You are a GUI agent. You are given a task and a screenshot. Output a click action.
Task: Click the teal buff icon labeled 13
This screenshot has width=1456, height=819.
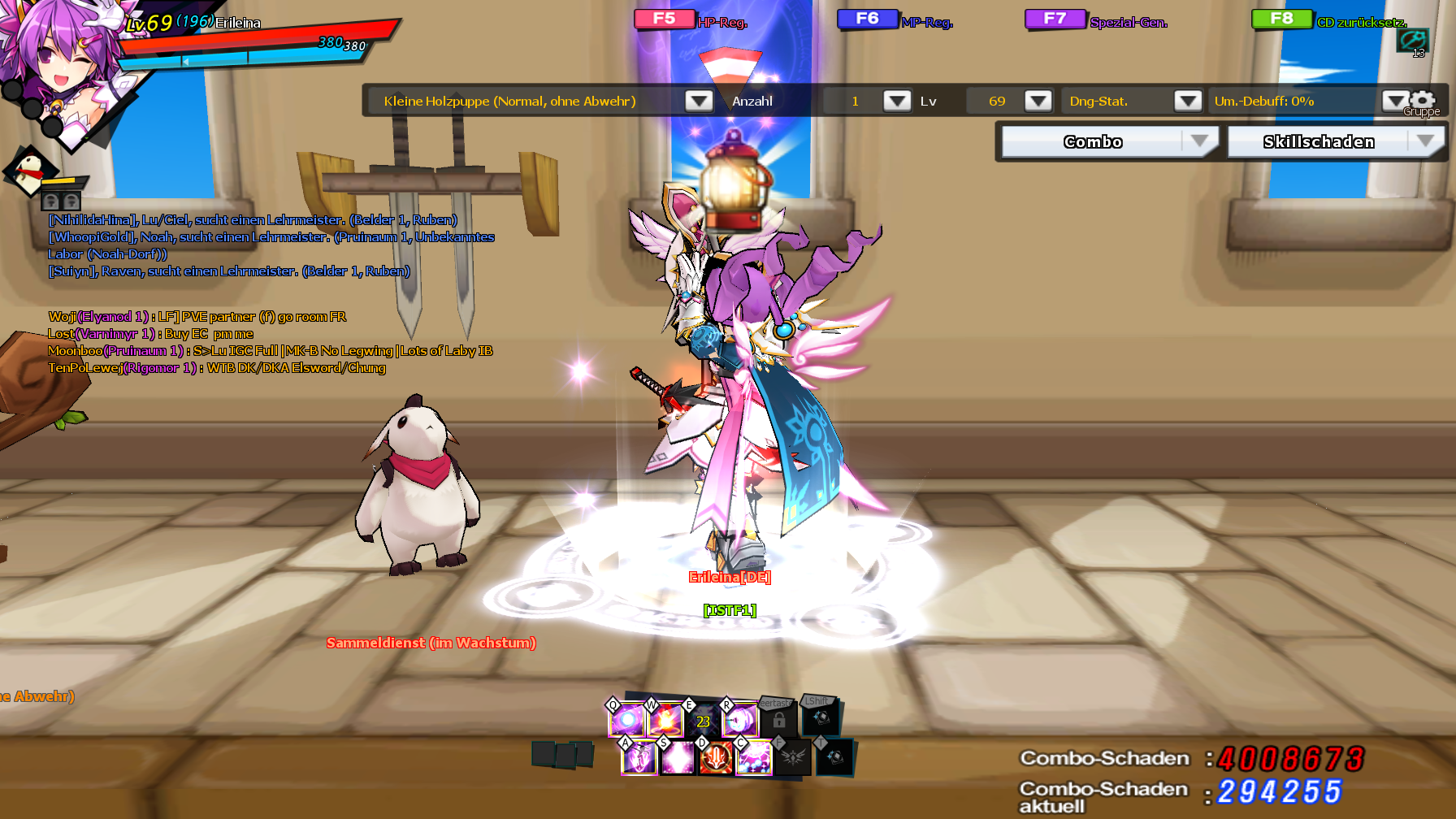[1412, 40]
